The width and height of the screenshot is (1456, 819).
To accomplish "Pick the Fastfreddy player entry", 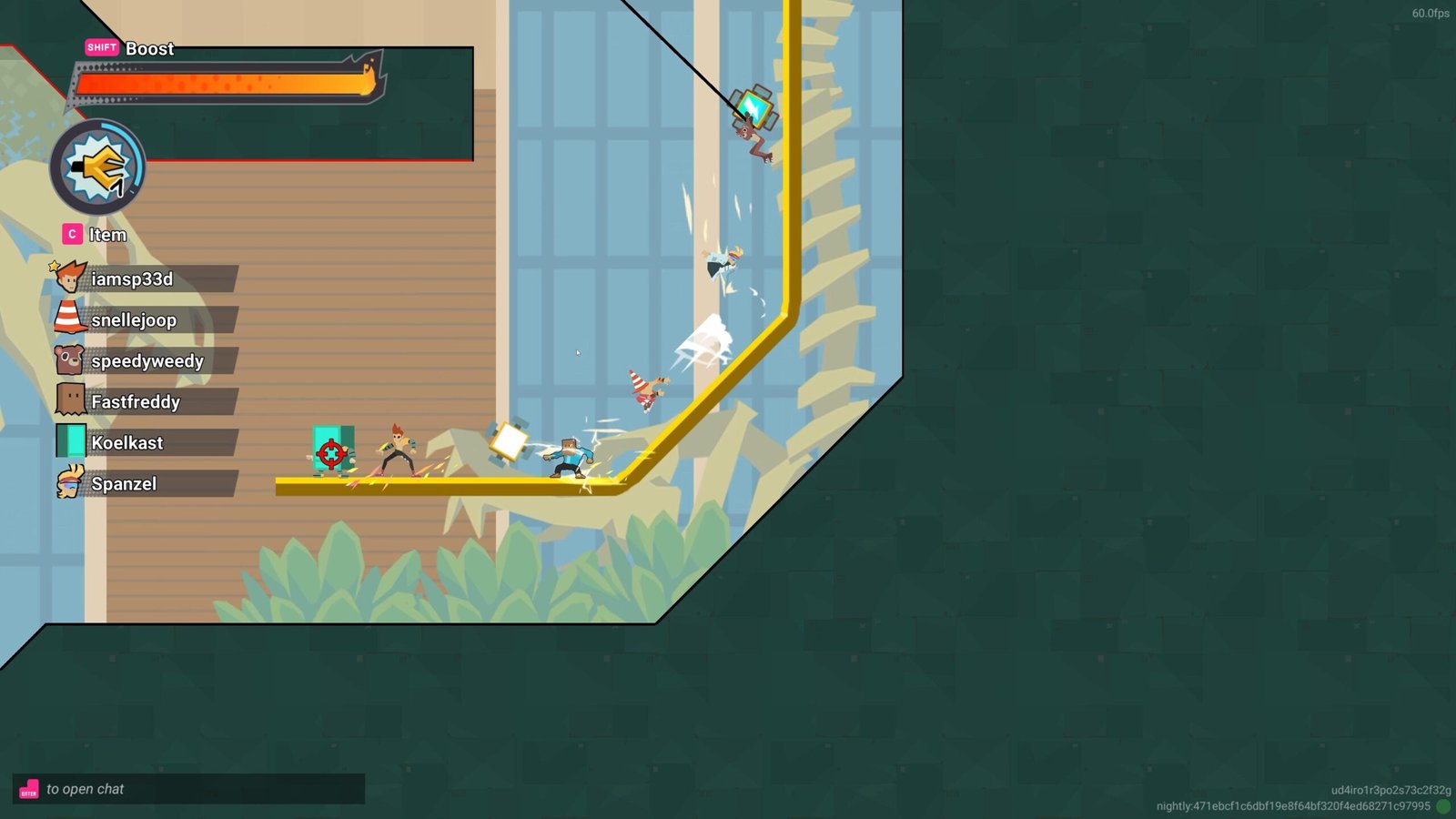I will [x=146, y=402].
